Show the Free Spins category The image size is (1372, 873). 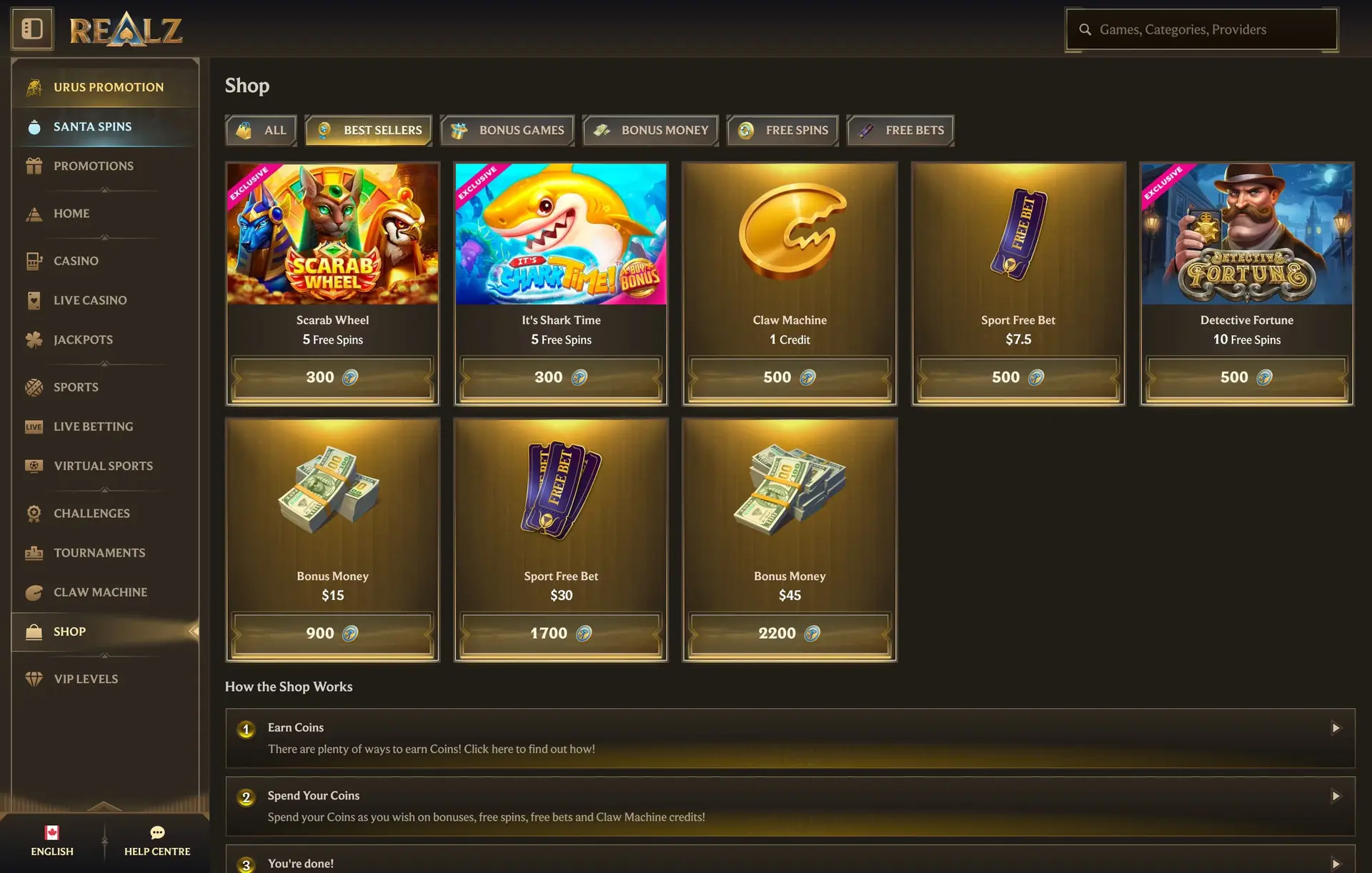point(782,130)
